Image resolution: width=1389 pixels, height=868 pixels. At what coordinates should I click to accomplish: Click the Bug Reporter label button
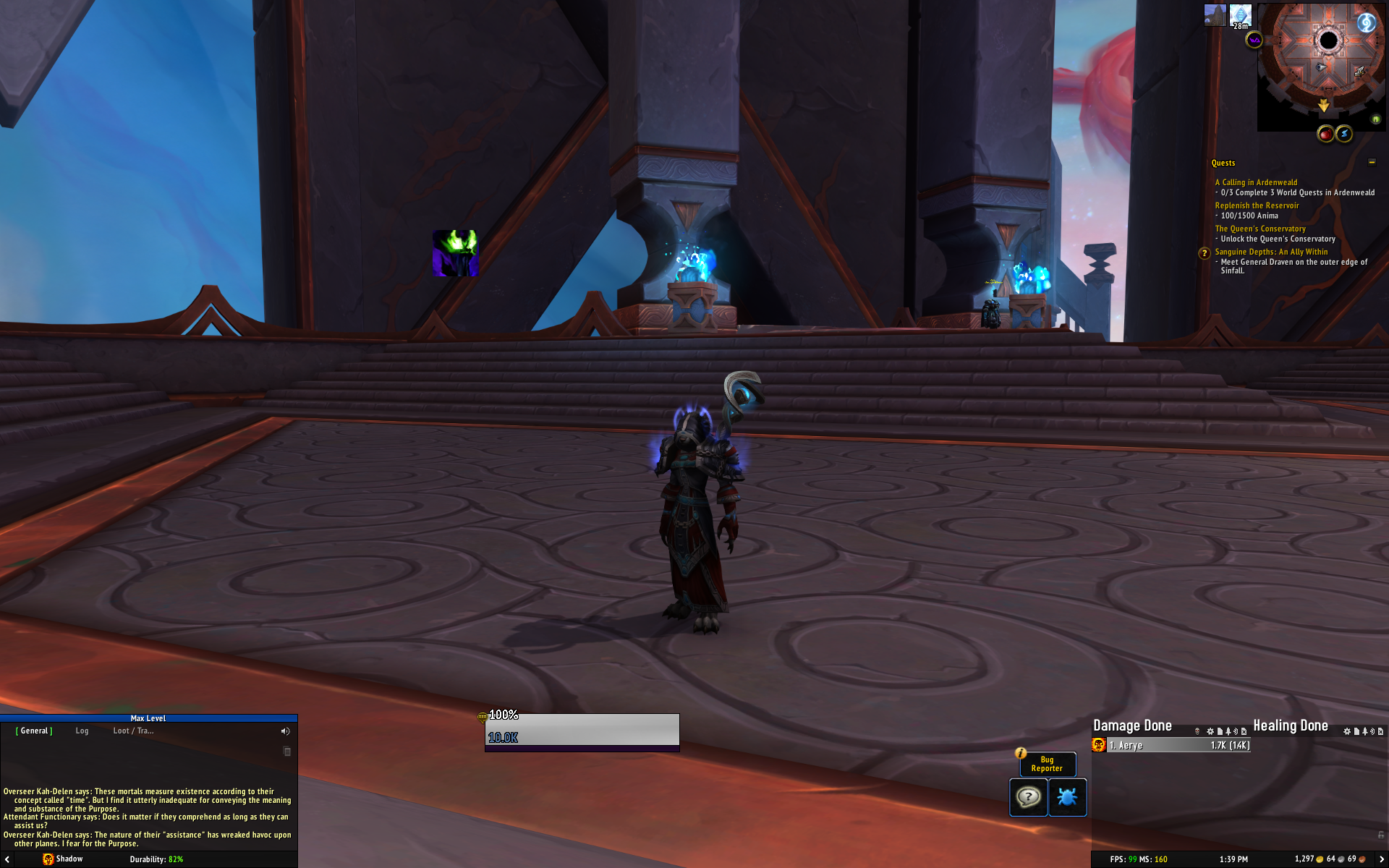(1047, 765)
